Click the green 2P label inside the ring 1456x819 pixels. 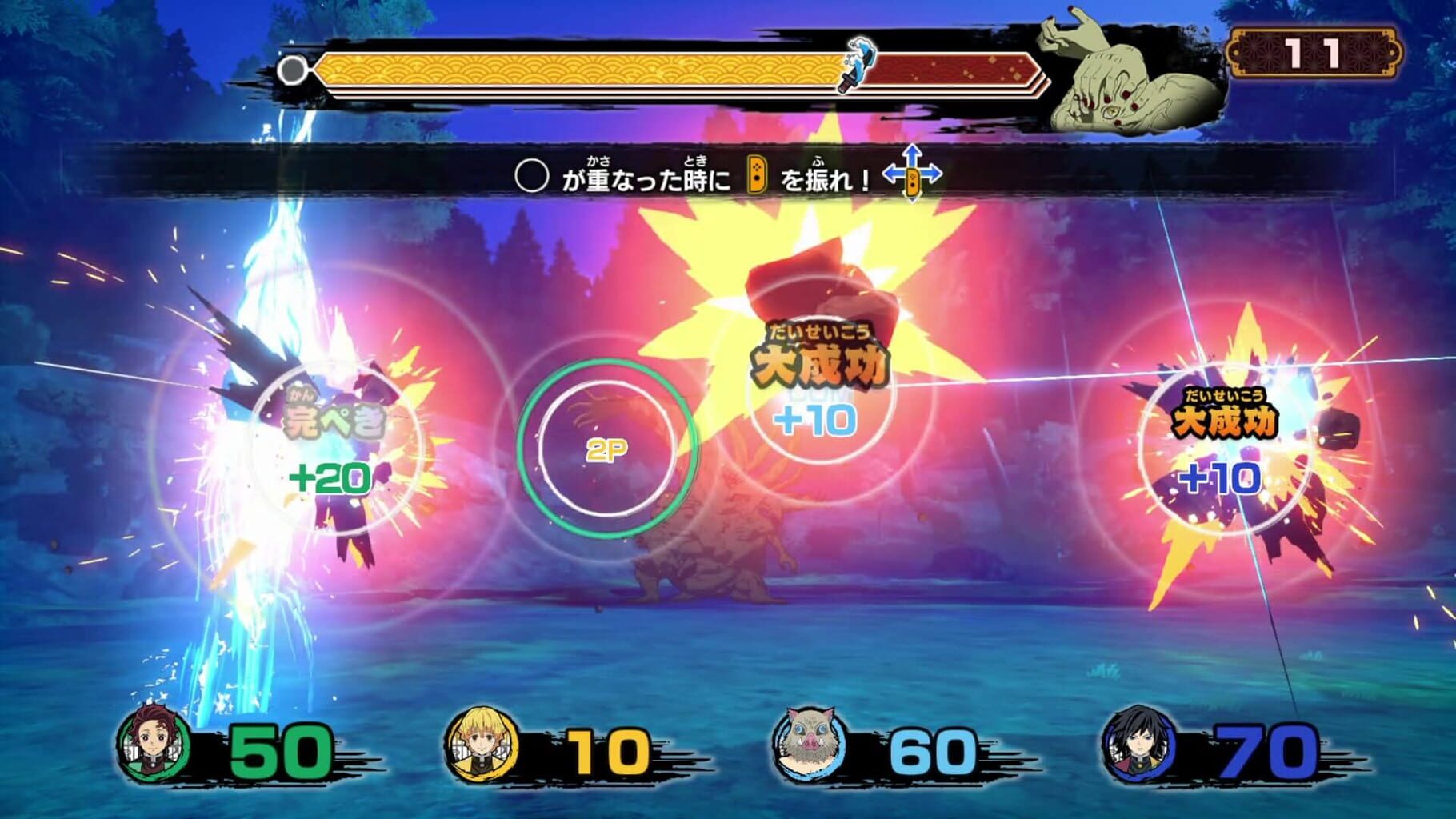[x=606, y=448]
